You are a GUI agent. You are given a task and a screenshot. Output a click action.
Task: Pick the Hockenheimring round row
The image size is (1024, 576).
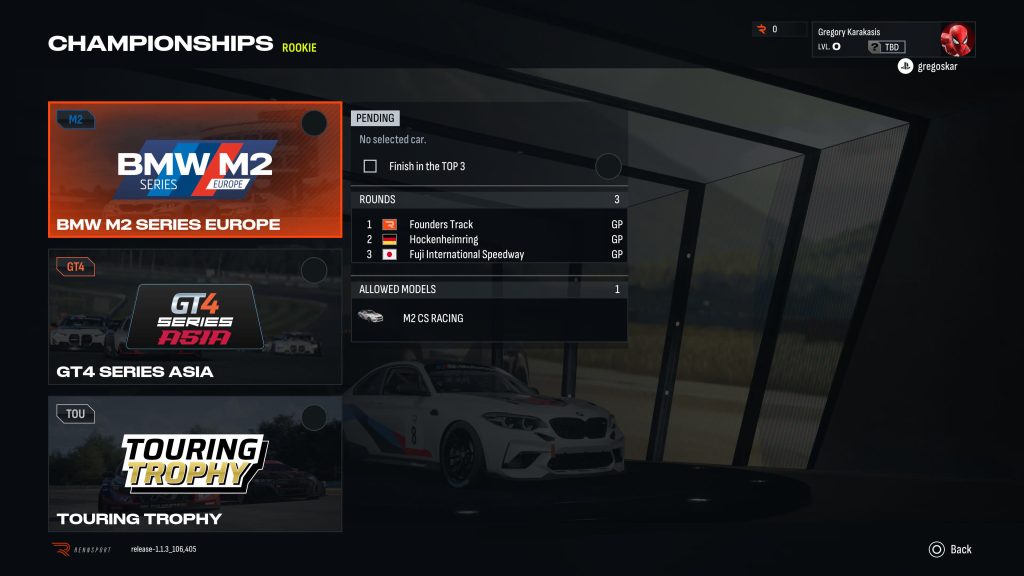pos(489,239)
